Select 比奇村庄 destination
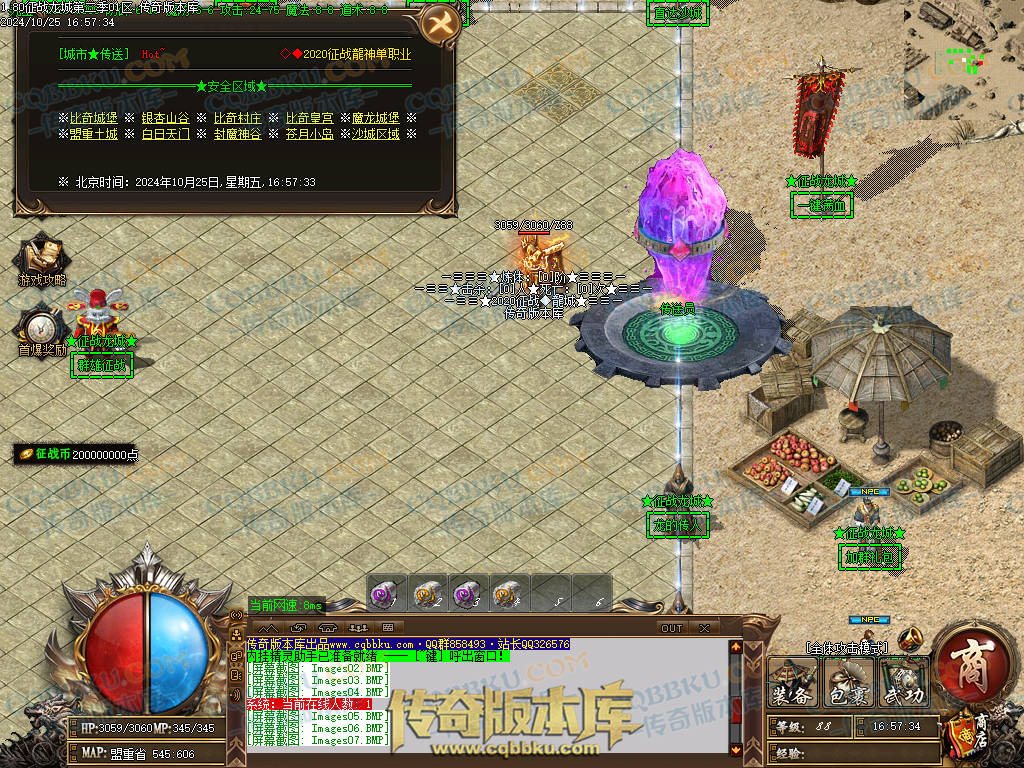 pyautogui.click(x=237, y=118)
